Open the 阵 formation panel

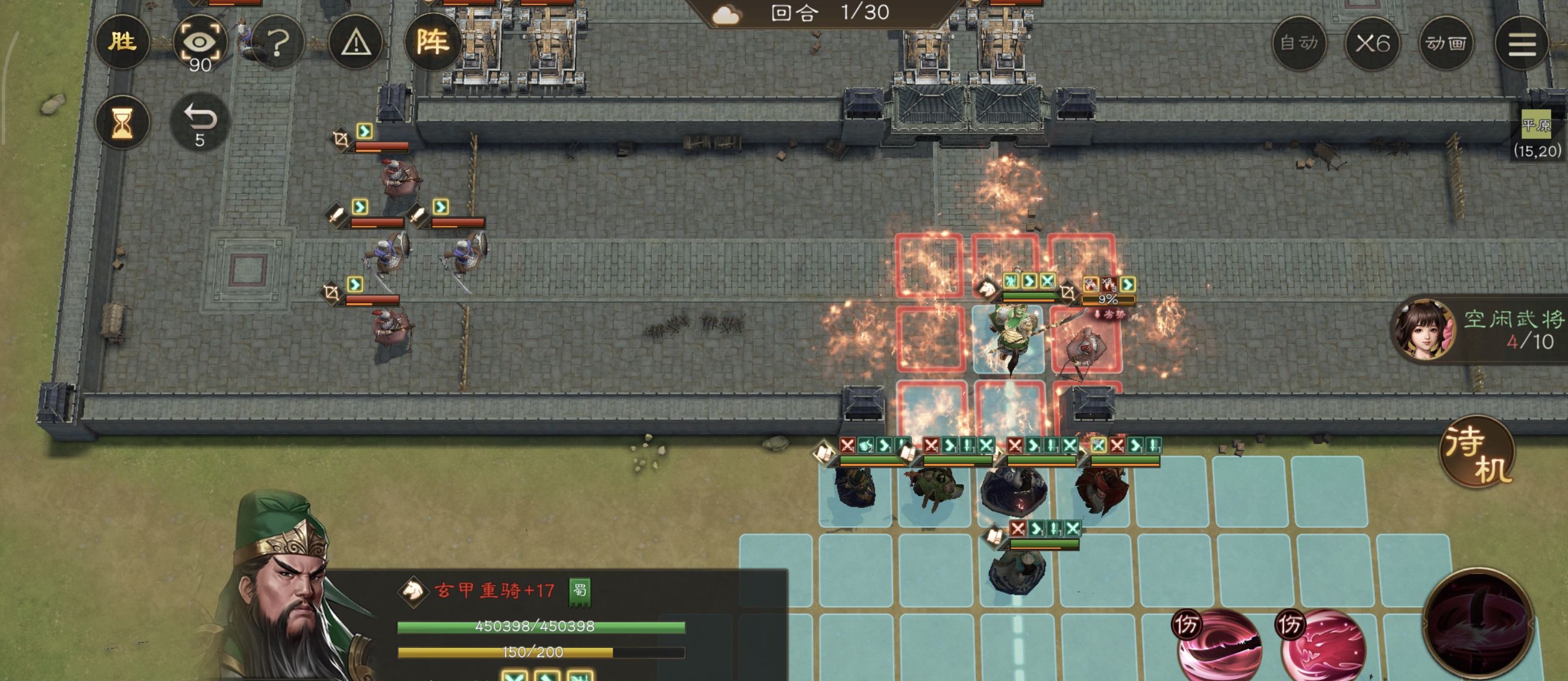(432, 41)
